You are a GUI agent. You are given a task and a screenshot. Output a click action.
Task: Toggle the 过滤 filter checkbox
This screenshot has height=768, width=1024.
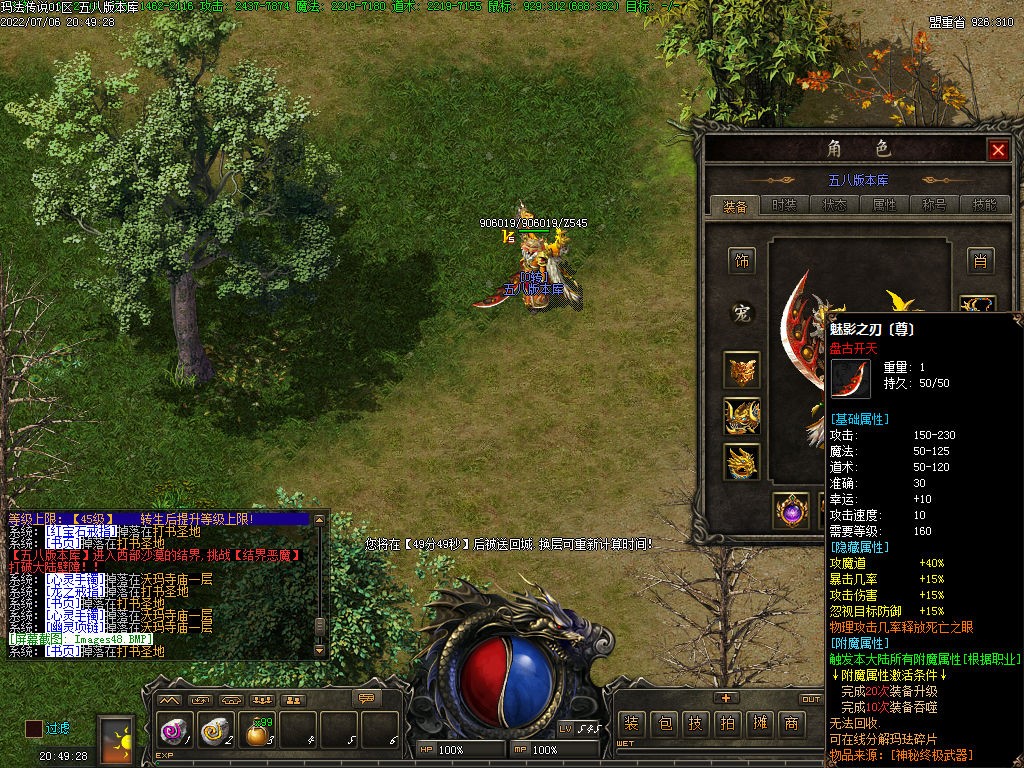(x=34, y=729)
